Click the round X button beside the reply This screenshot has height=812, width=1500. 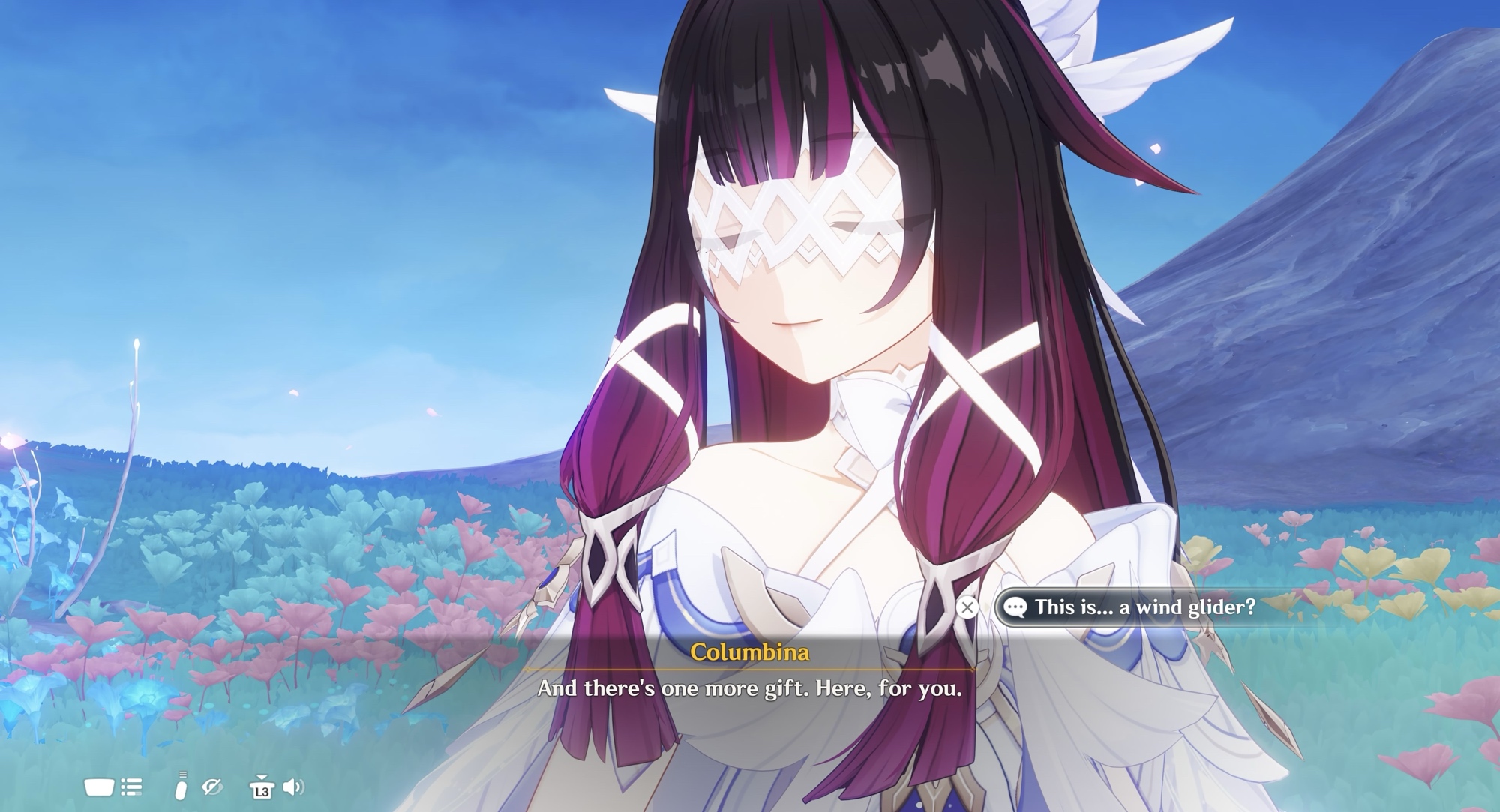pyautogui.click(x=967, y=607)
